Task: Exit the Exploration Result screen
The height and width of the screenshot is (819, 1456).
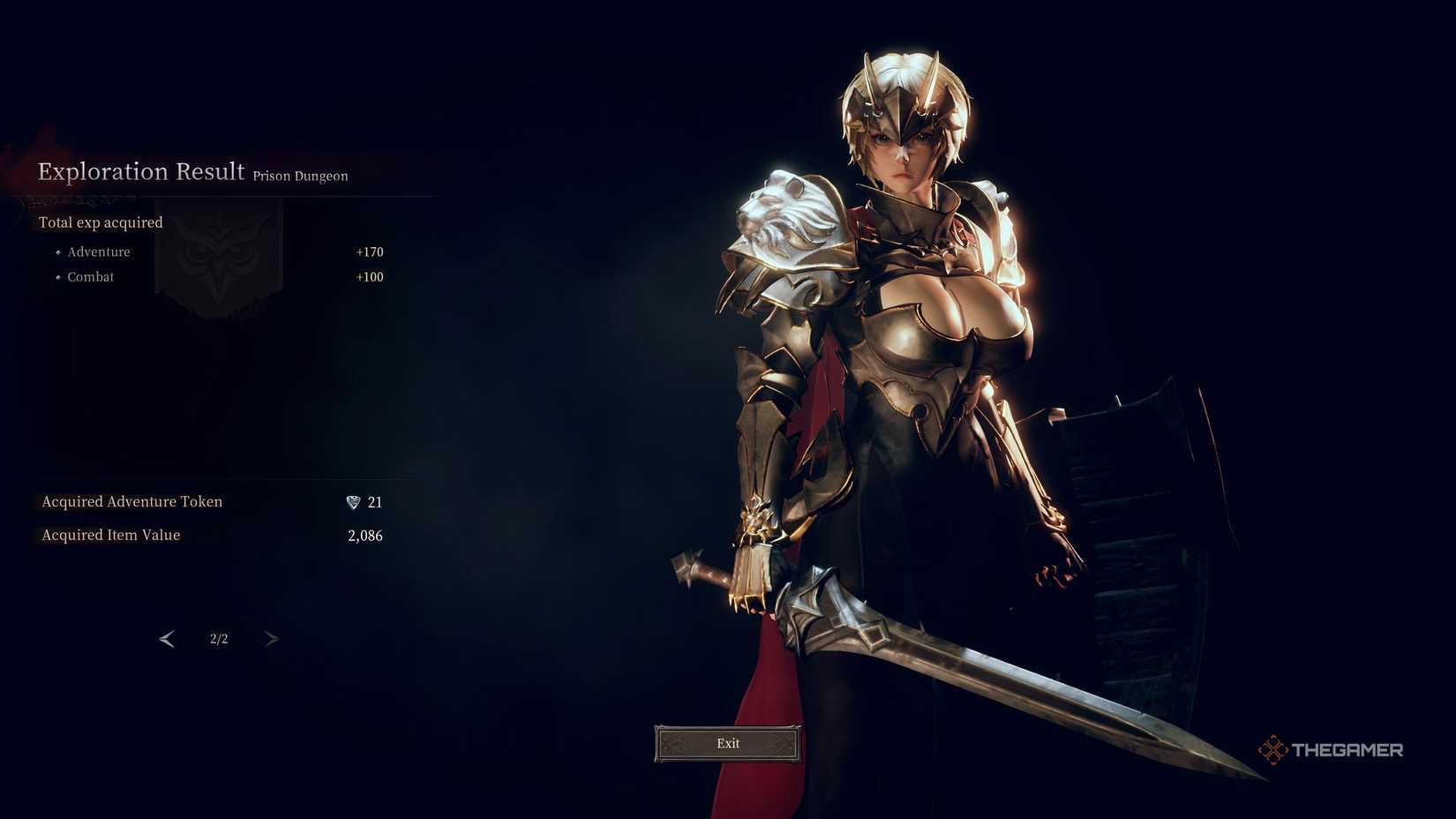Action: [x=728, y=743]
